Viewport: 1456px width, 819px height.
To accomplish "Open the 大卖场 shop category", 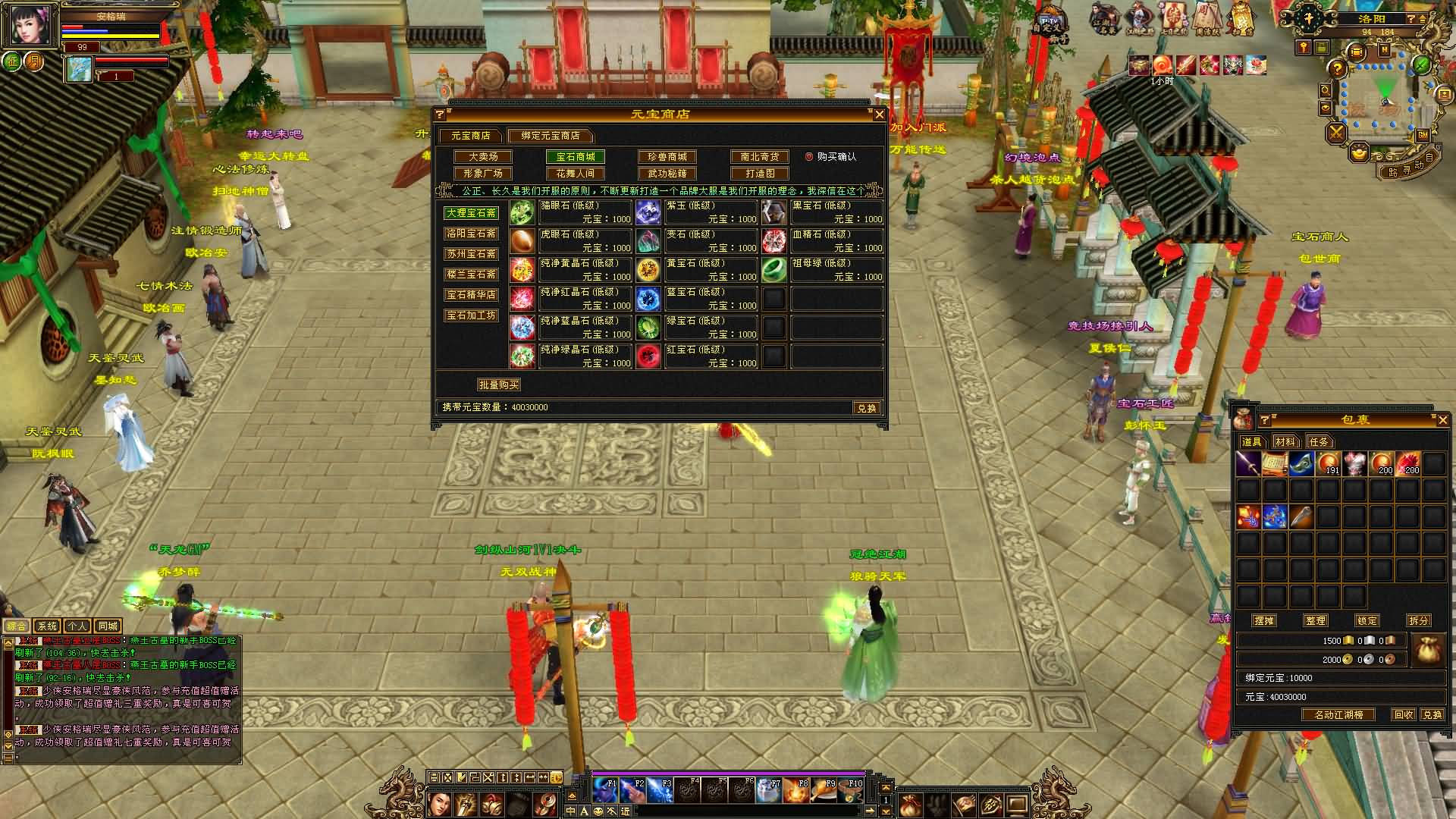I will pyautogui.click(x=483, y=157).
